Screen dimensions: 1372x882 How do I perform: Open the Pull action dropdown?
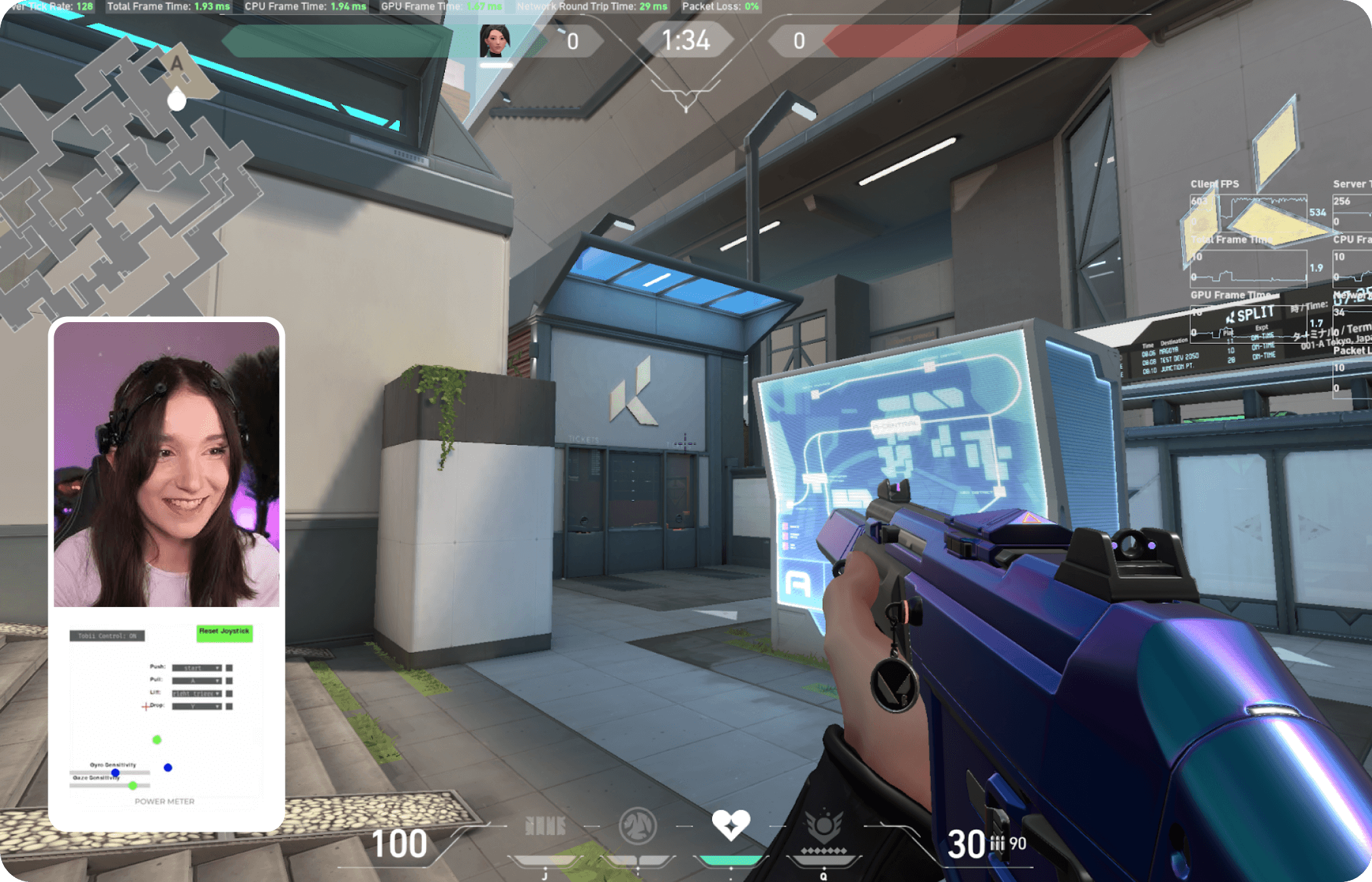pyautogui.click(x=197, y=681)
